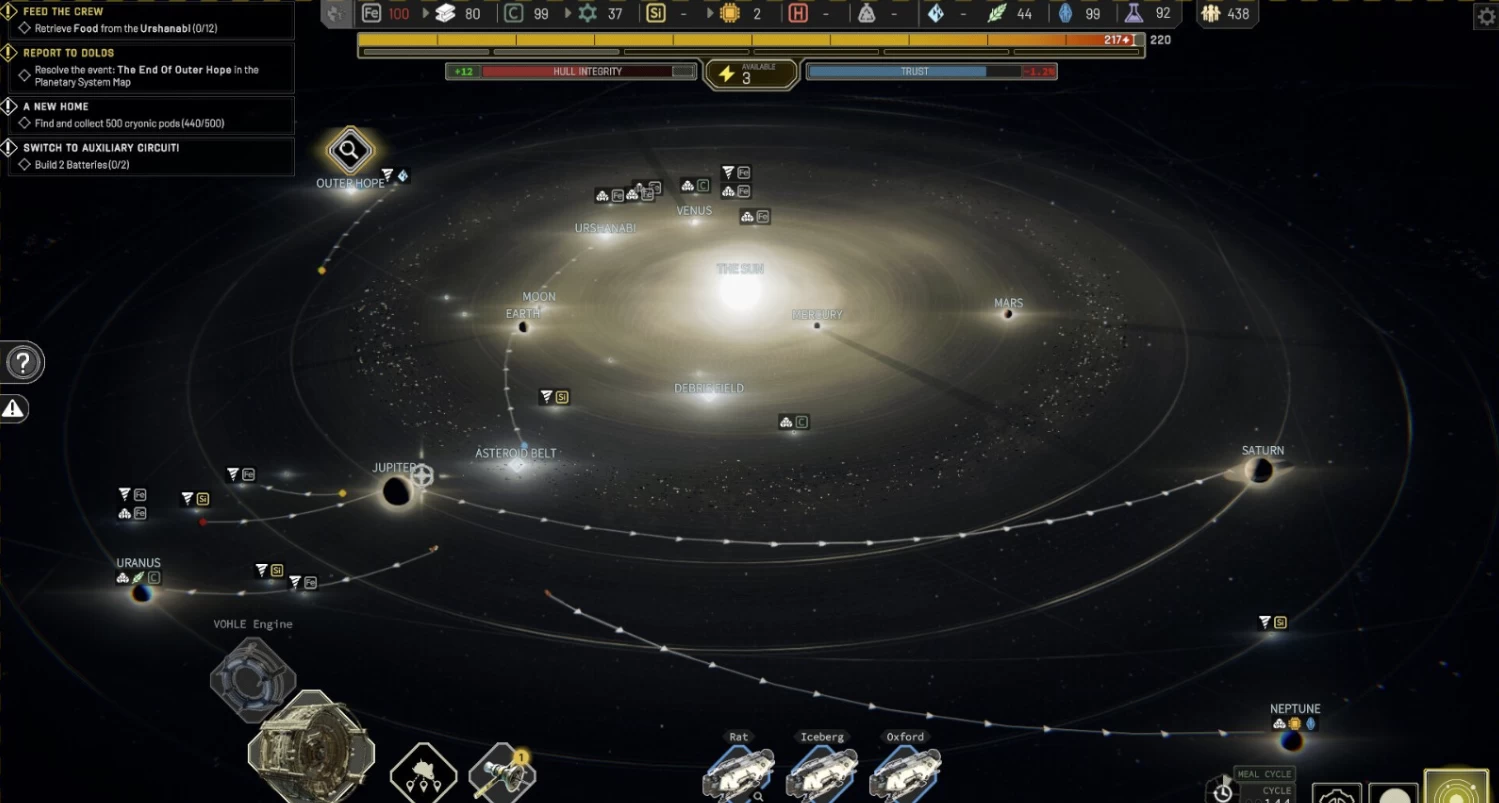Select the Switch to Auxiliary Circuit objective
1499x803 pixels.
tap(148, 156)
